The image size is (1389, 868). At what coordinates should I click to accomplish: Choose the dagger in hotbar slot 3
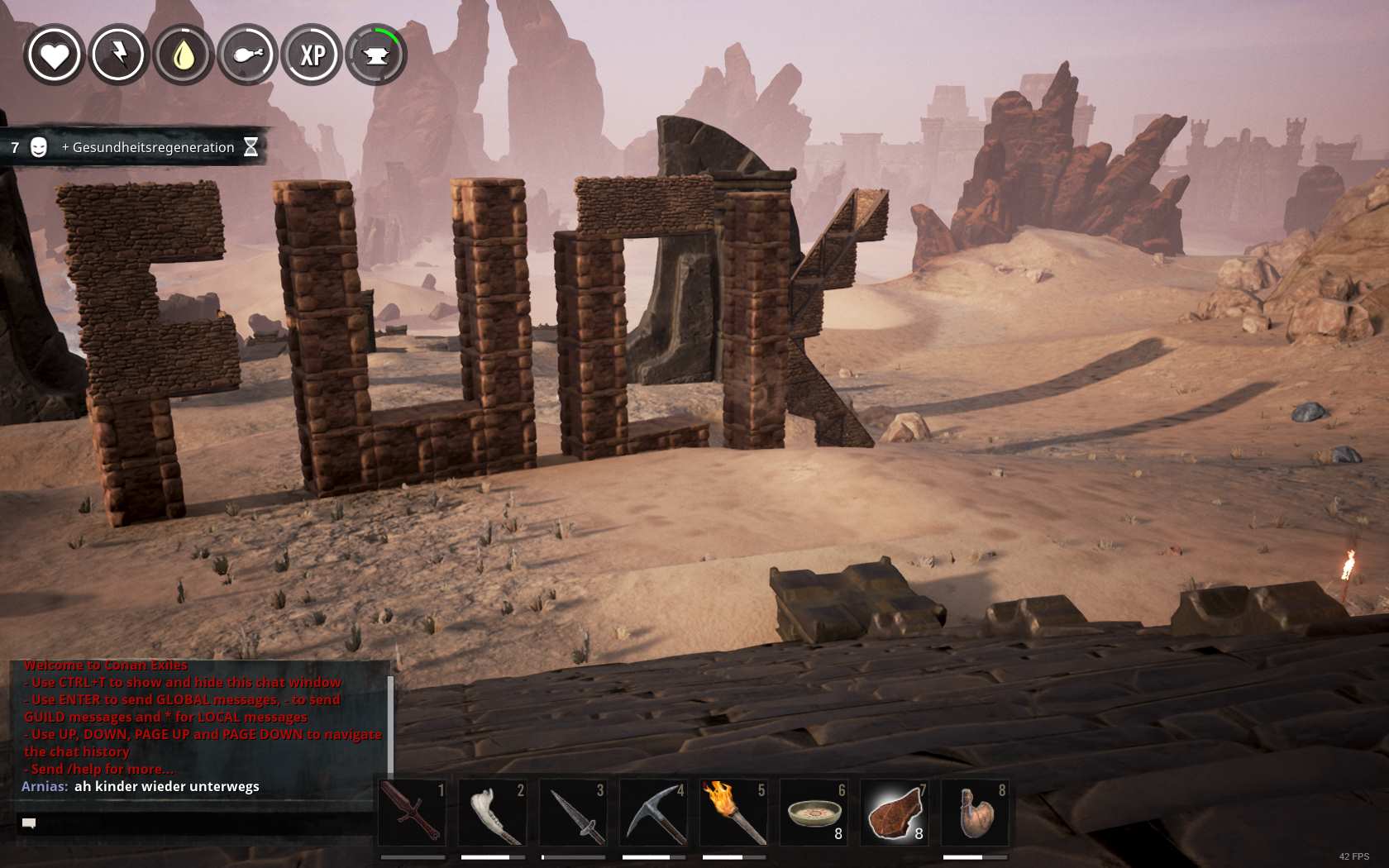573,813
